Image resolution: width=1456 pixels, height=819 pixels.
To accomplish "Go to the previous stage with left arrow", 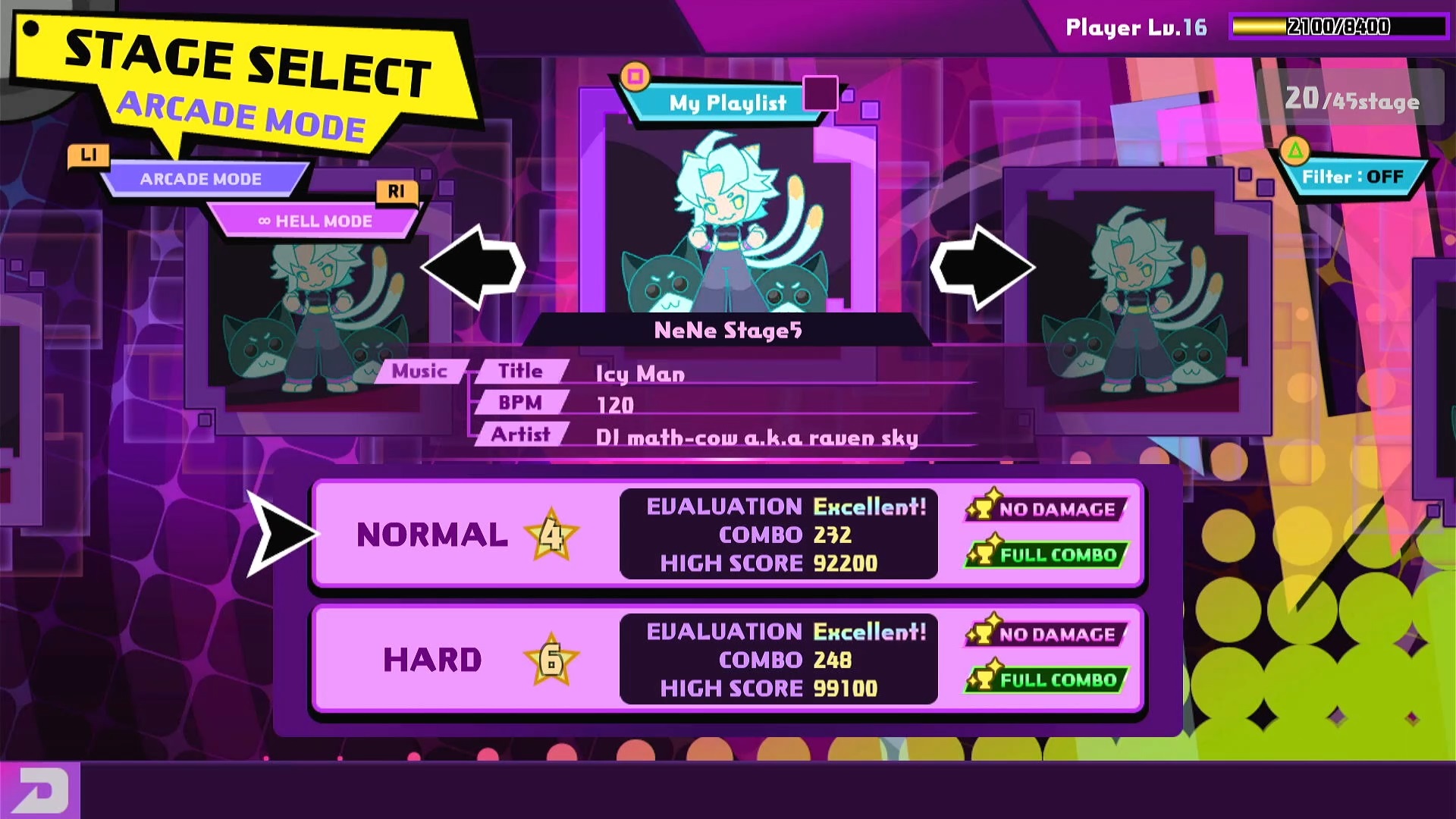I will tap(474, 267).
